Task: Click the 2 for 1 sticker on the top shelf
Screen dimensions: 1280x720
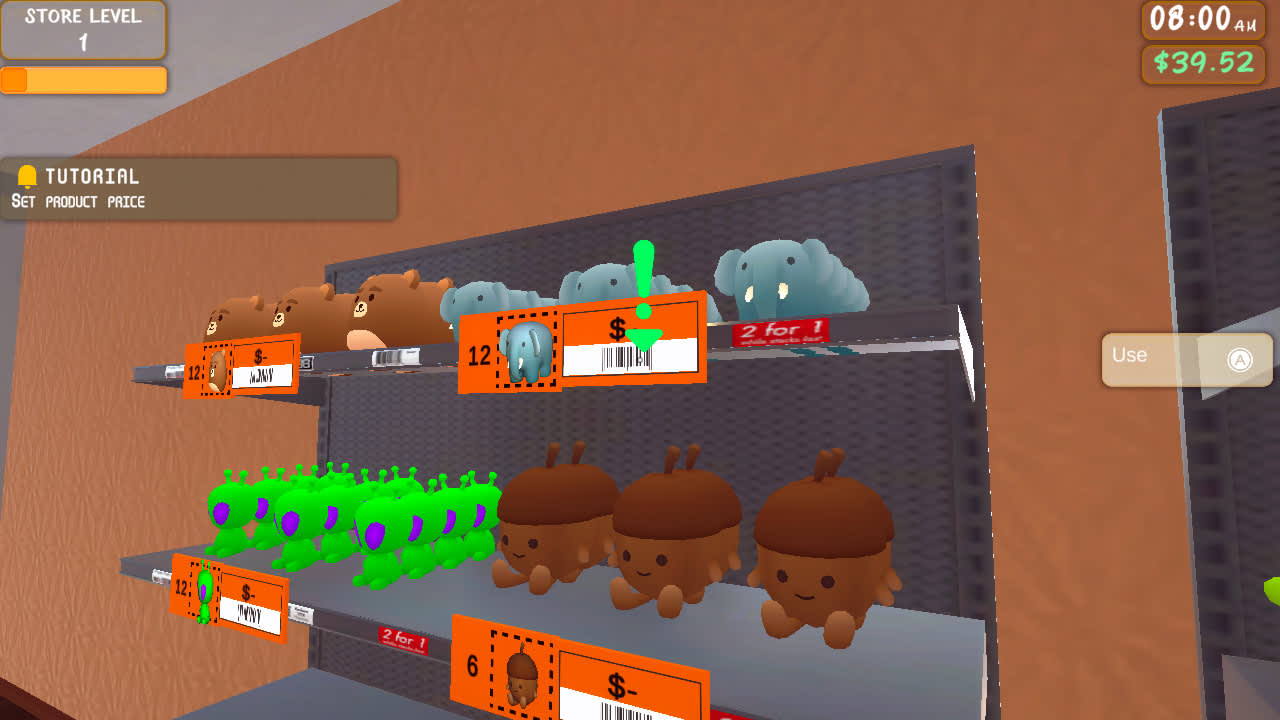Action: pyautogui.click(x=780, y=330)
